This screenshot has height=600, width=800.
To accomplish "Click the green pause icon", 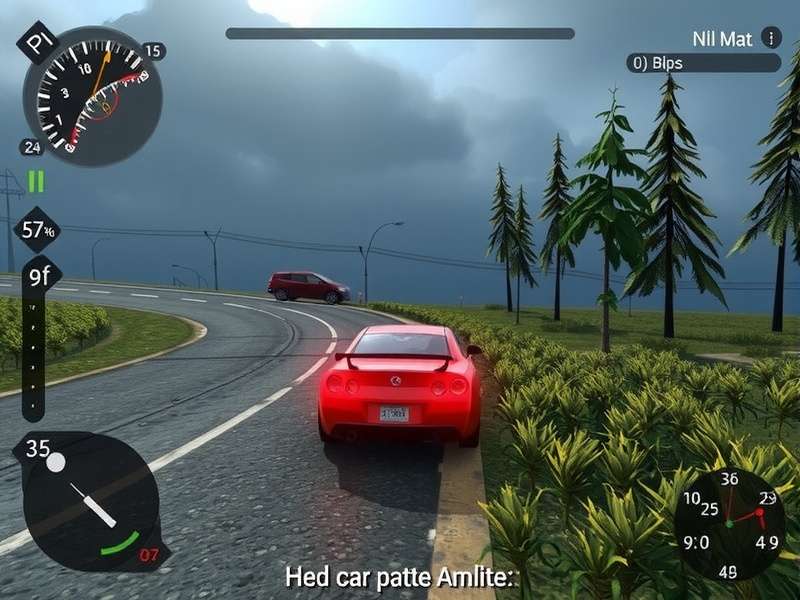I will point(36,181).
